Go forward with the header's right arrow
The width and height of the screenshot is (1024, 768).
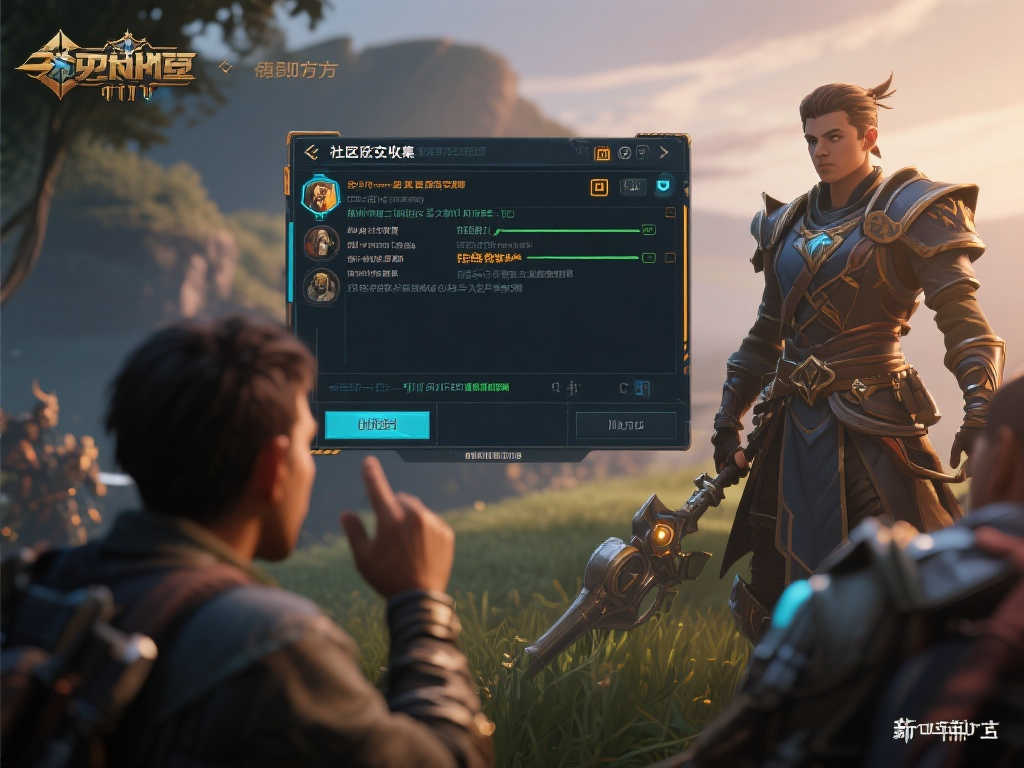663,152
